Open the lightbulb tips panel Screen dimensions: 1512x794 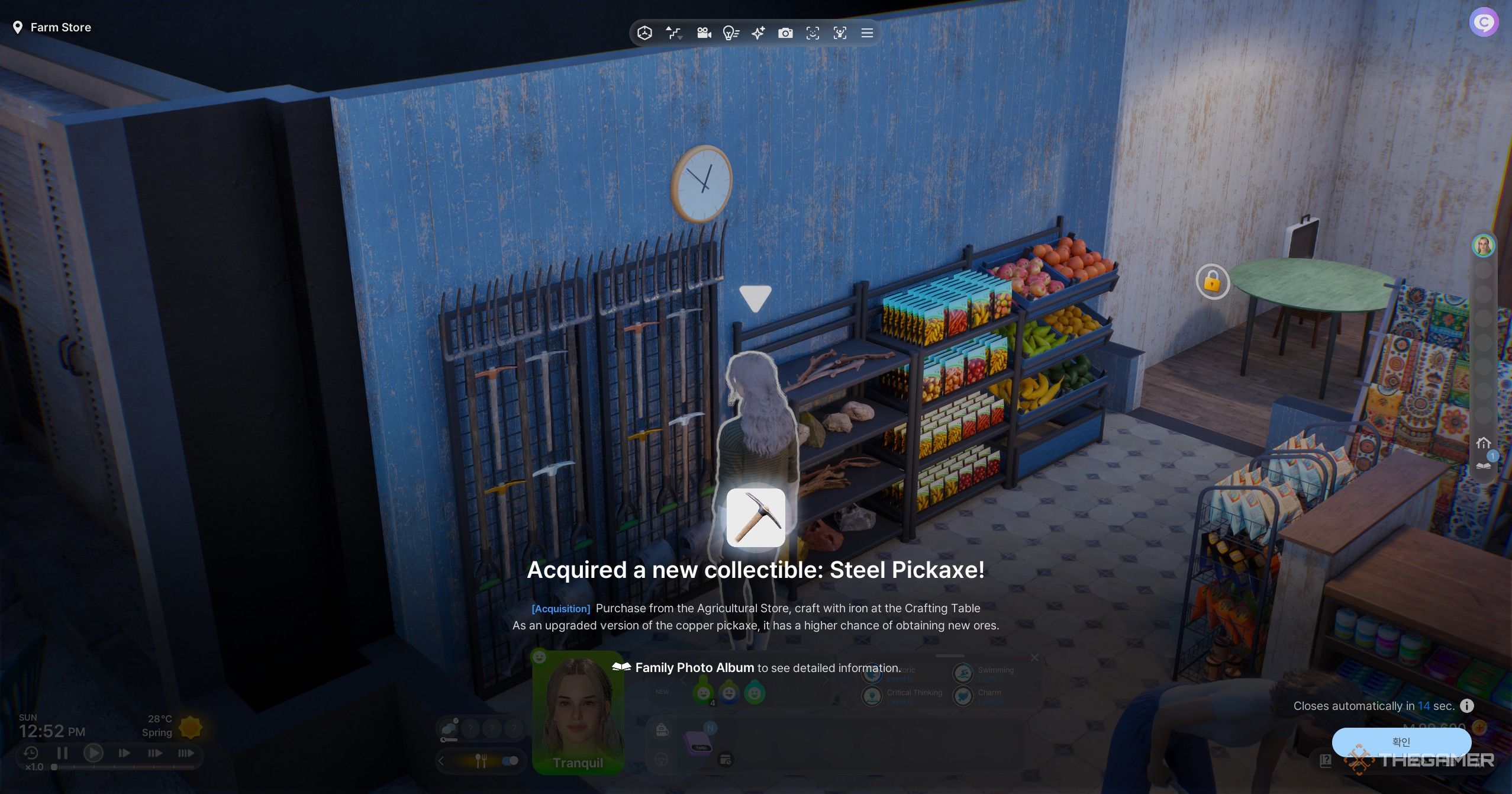click(x=731, y=33)
